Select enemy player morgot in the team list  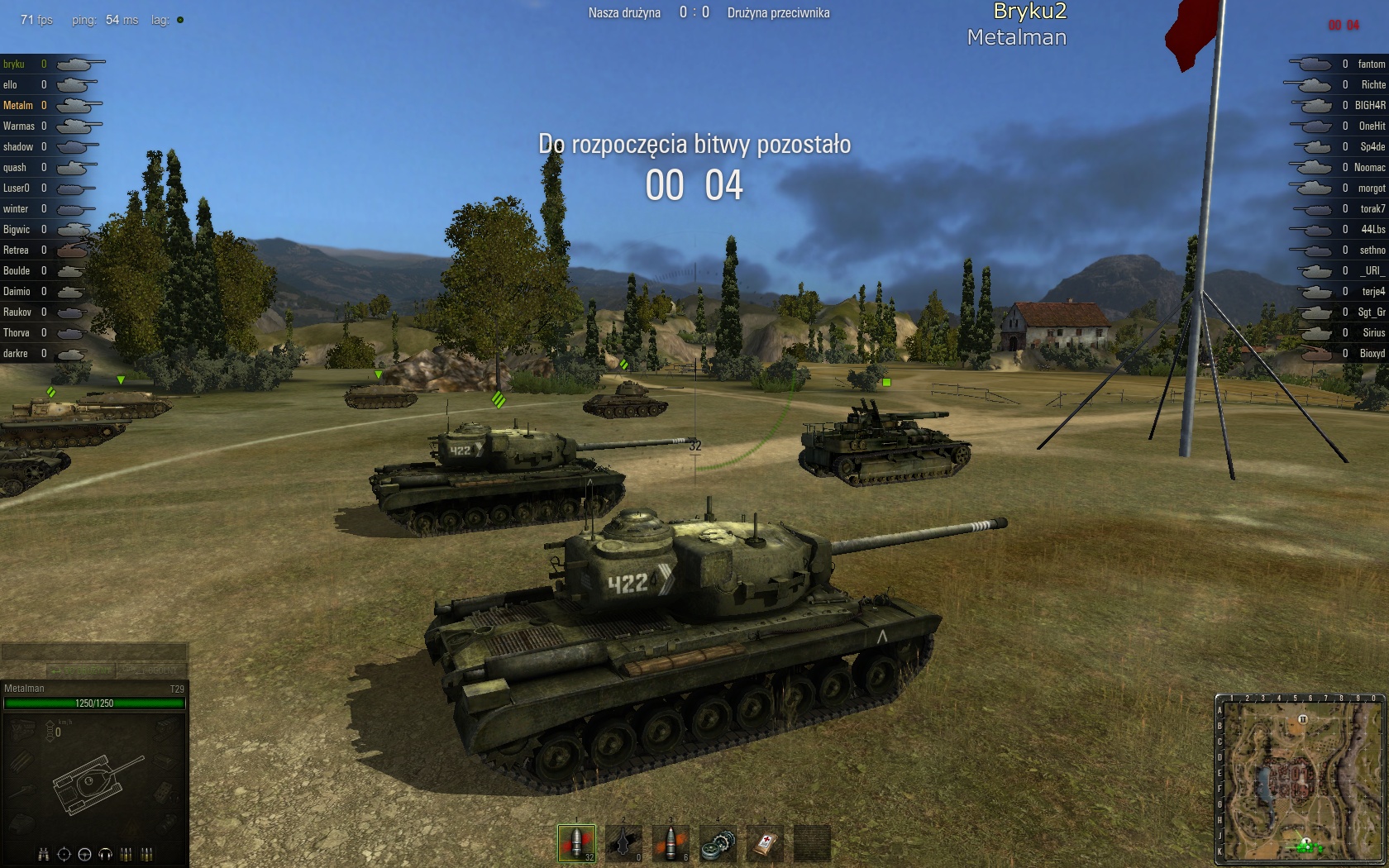(1372, 188)
